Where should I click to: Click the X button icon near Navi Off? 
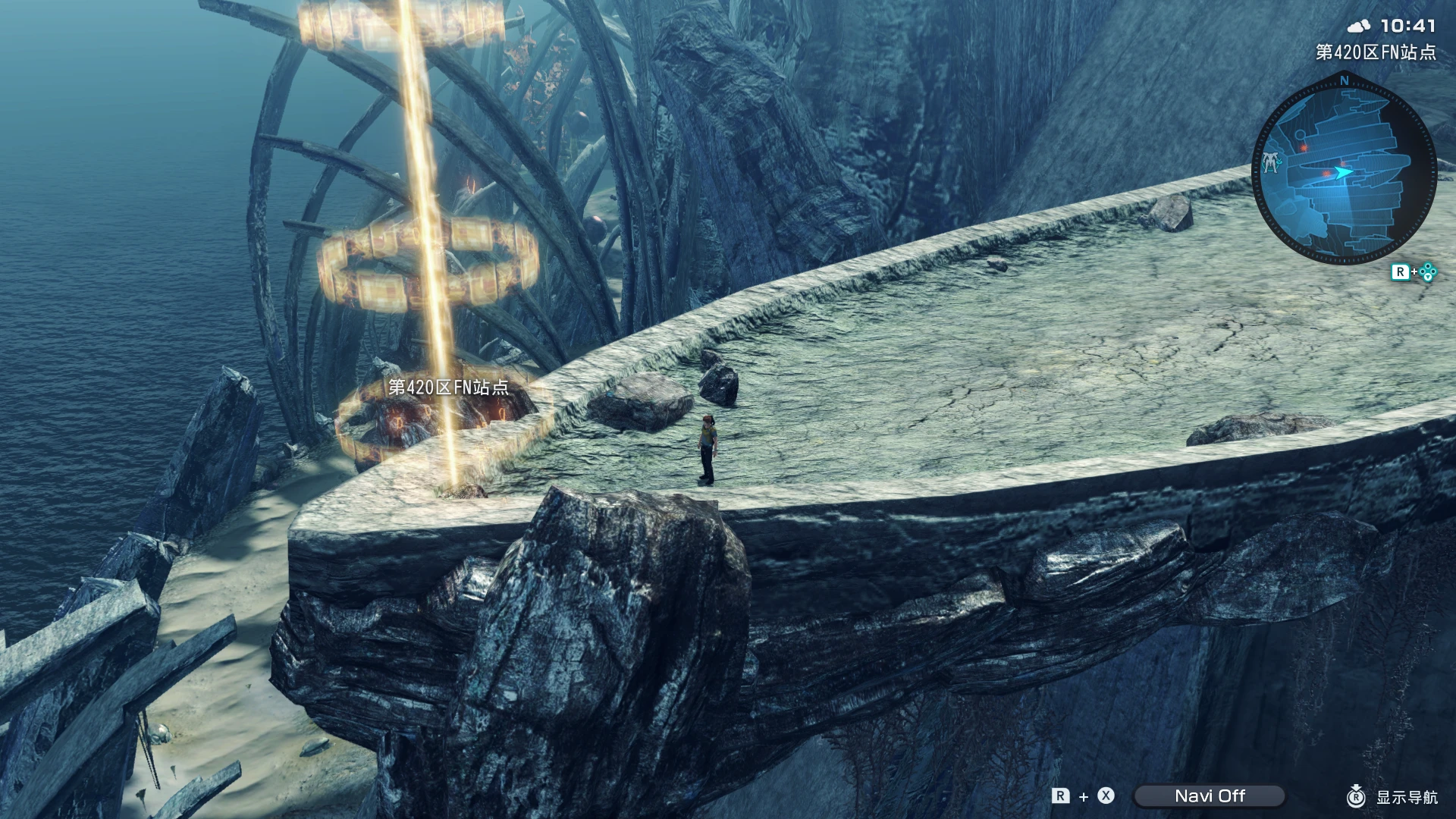click(1105, 795)
